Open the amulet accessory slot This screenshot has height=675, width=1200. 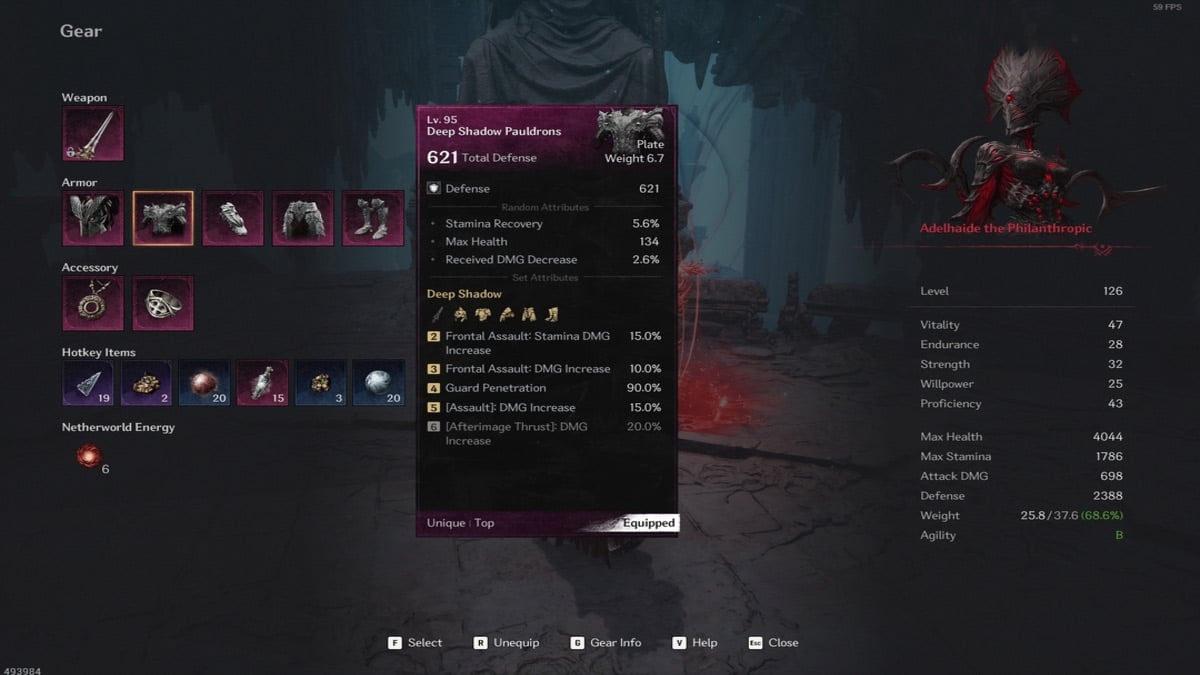point(93,303)
